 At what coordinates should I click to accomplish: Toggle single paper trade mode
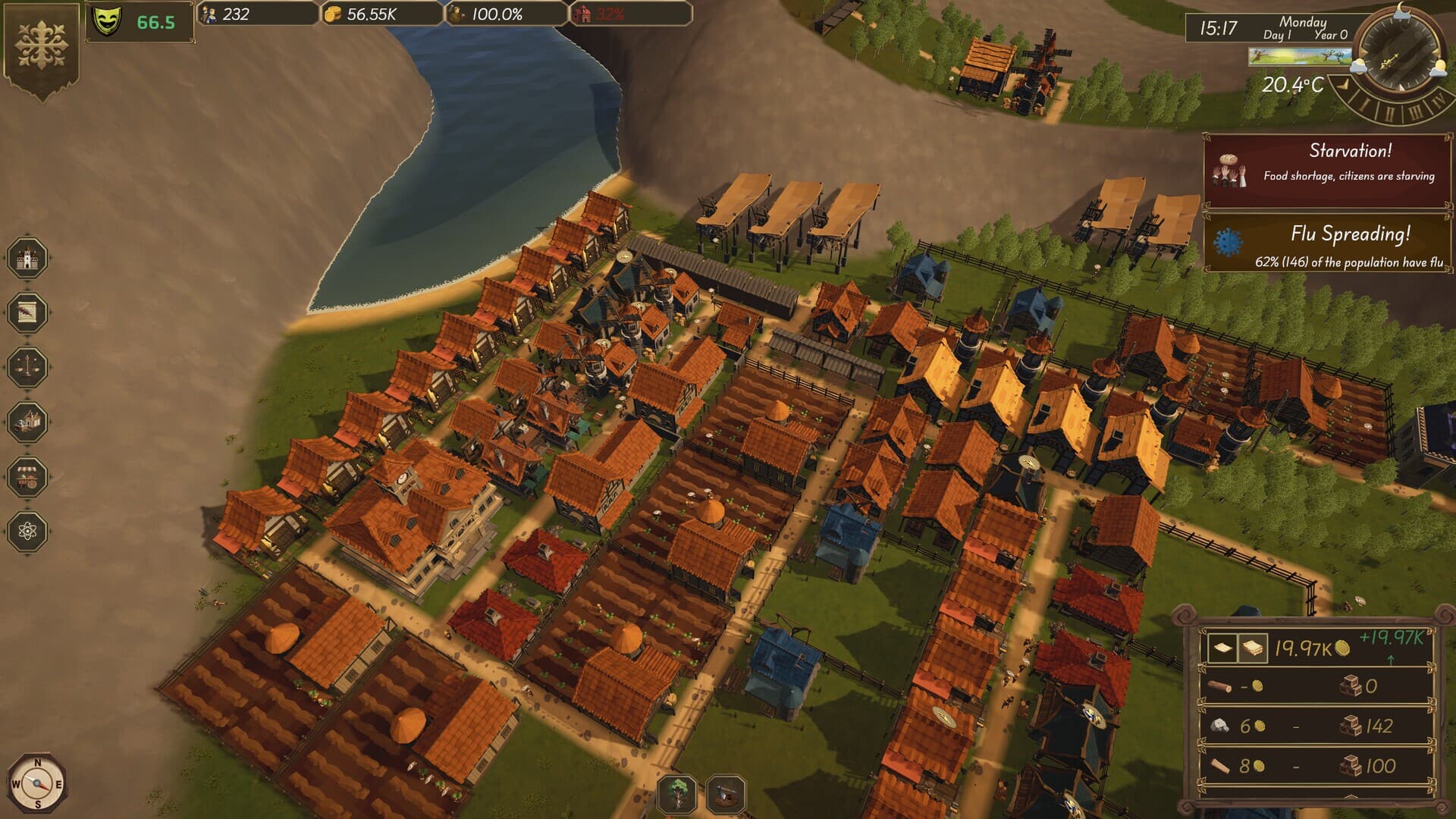click(1223, 648)
